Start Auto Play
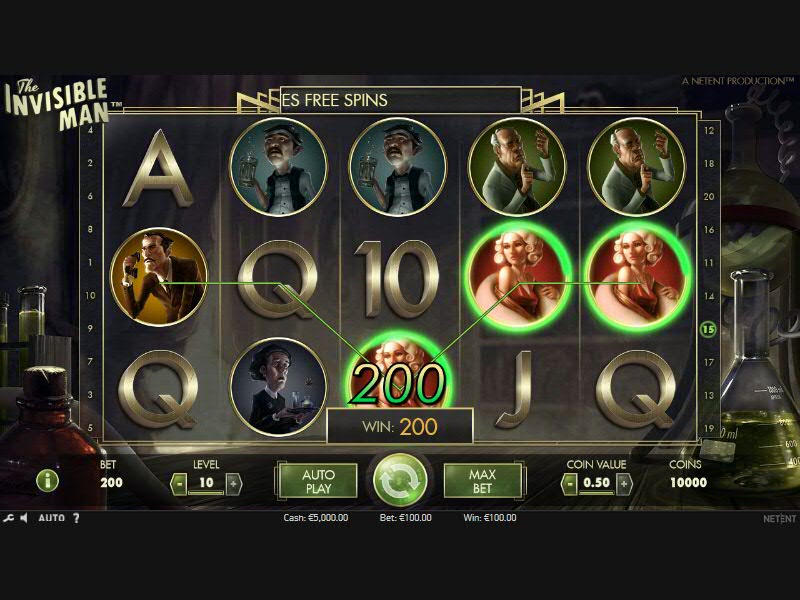 click(x=317, y=481)
